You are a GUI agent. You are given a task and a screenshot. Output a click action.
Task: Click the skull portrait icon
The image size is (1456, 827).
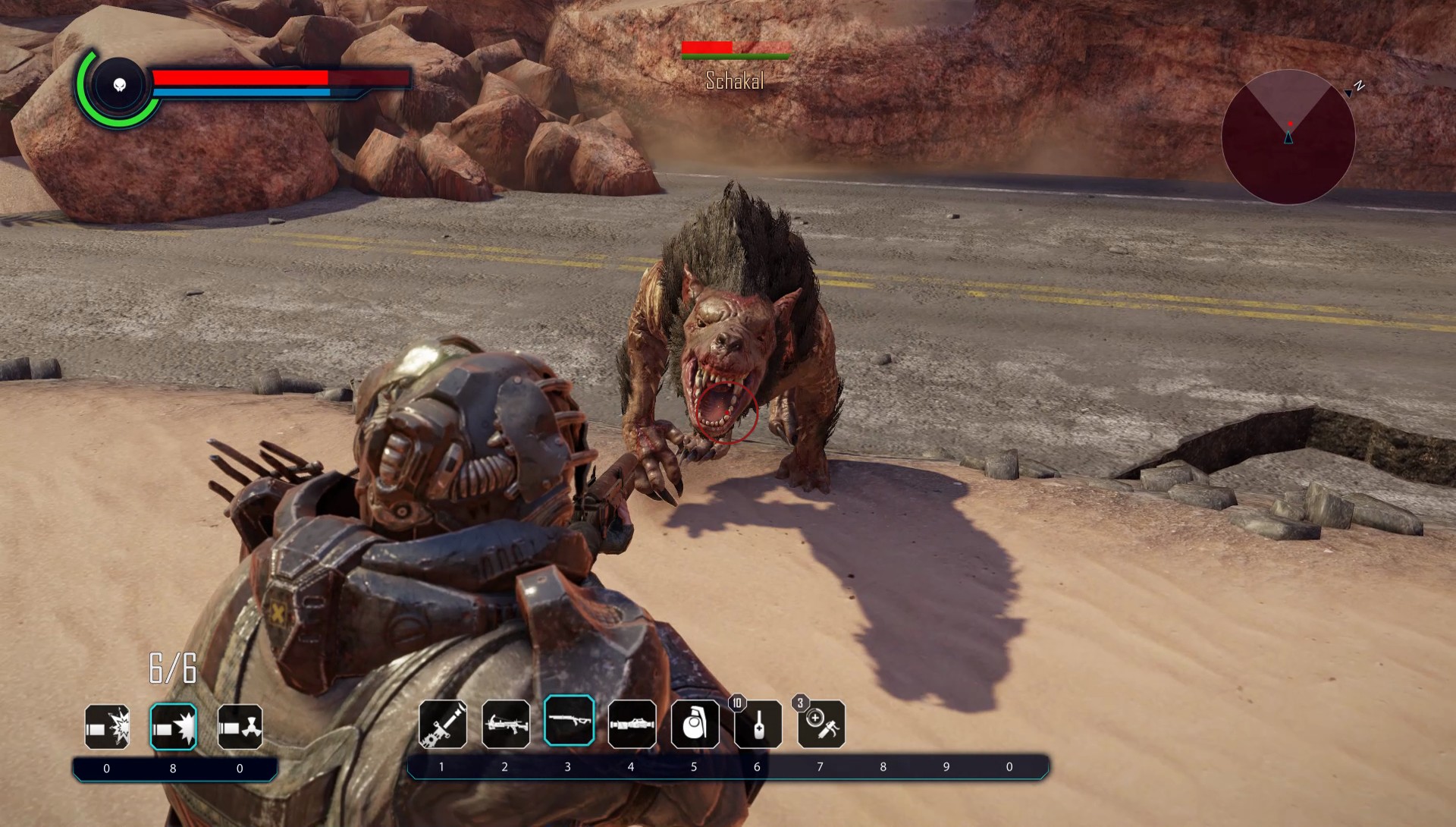[120, 84]
